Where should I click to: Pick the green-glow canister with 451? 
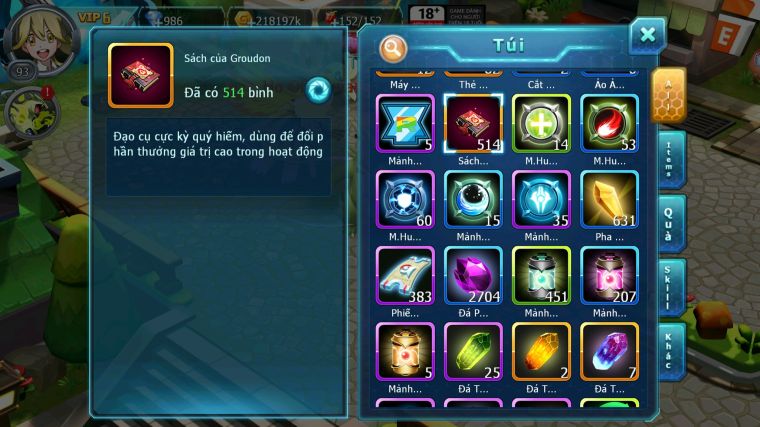tap(541, 275)
